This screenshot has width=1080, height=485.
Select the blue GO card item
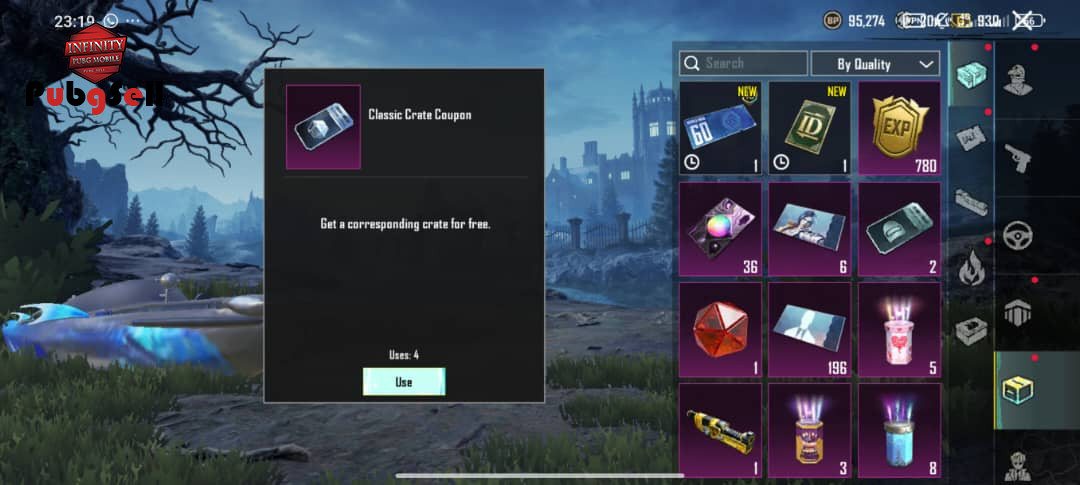point(720,128)
